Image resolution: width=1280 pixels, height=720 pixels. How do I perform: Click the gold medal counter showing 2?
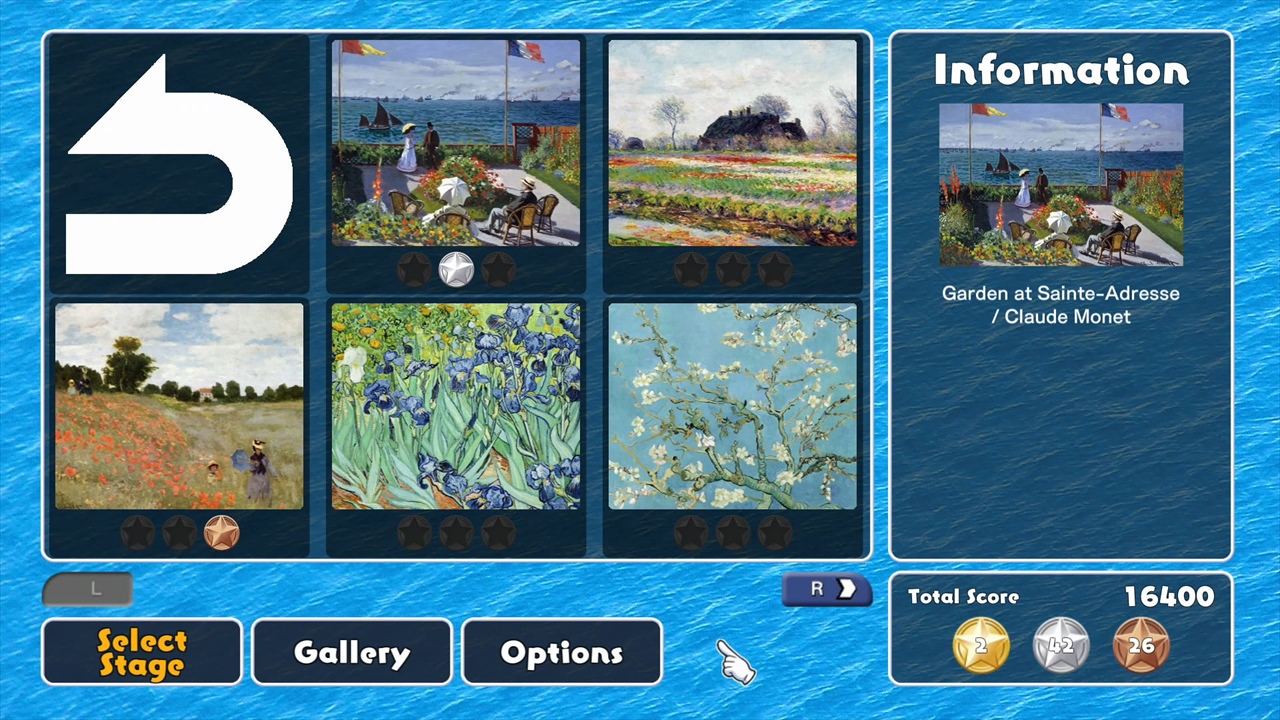point(980,645)
